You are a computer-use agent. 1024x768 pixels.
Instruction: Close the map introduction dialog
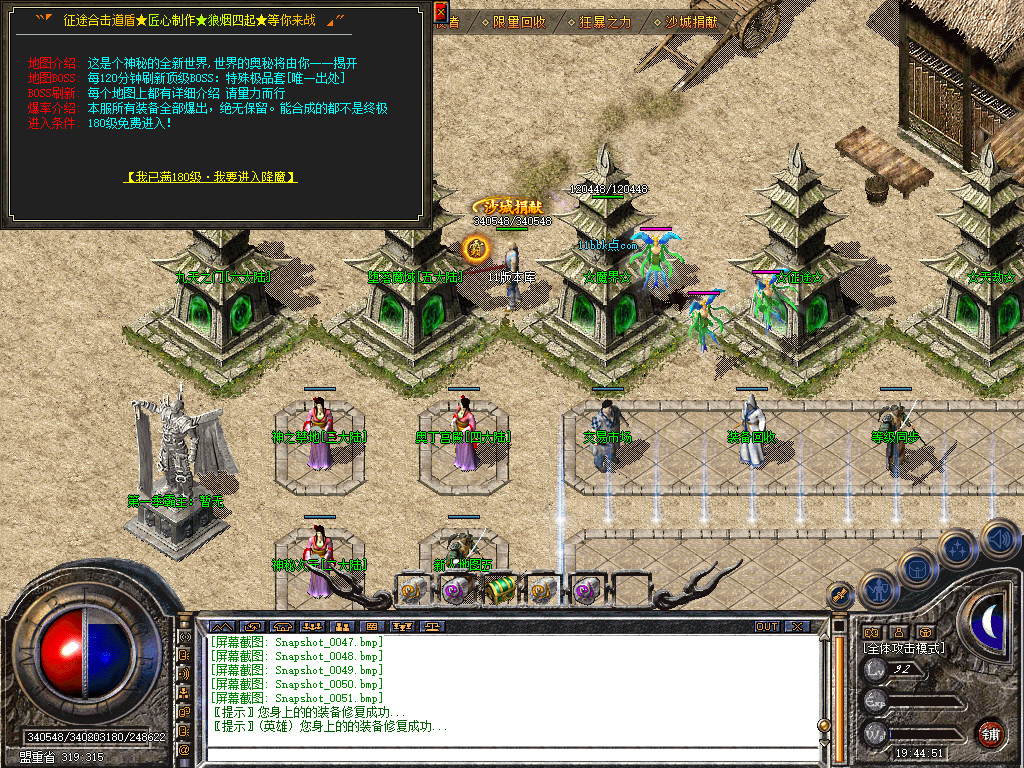[441, 12]
